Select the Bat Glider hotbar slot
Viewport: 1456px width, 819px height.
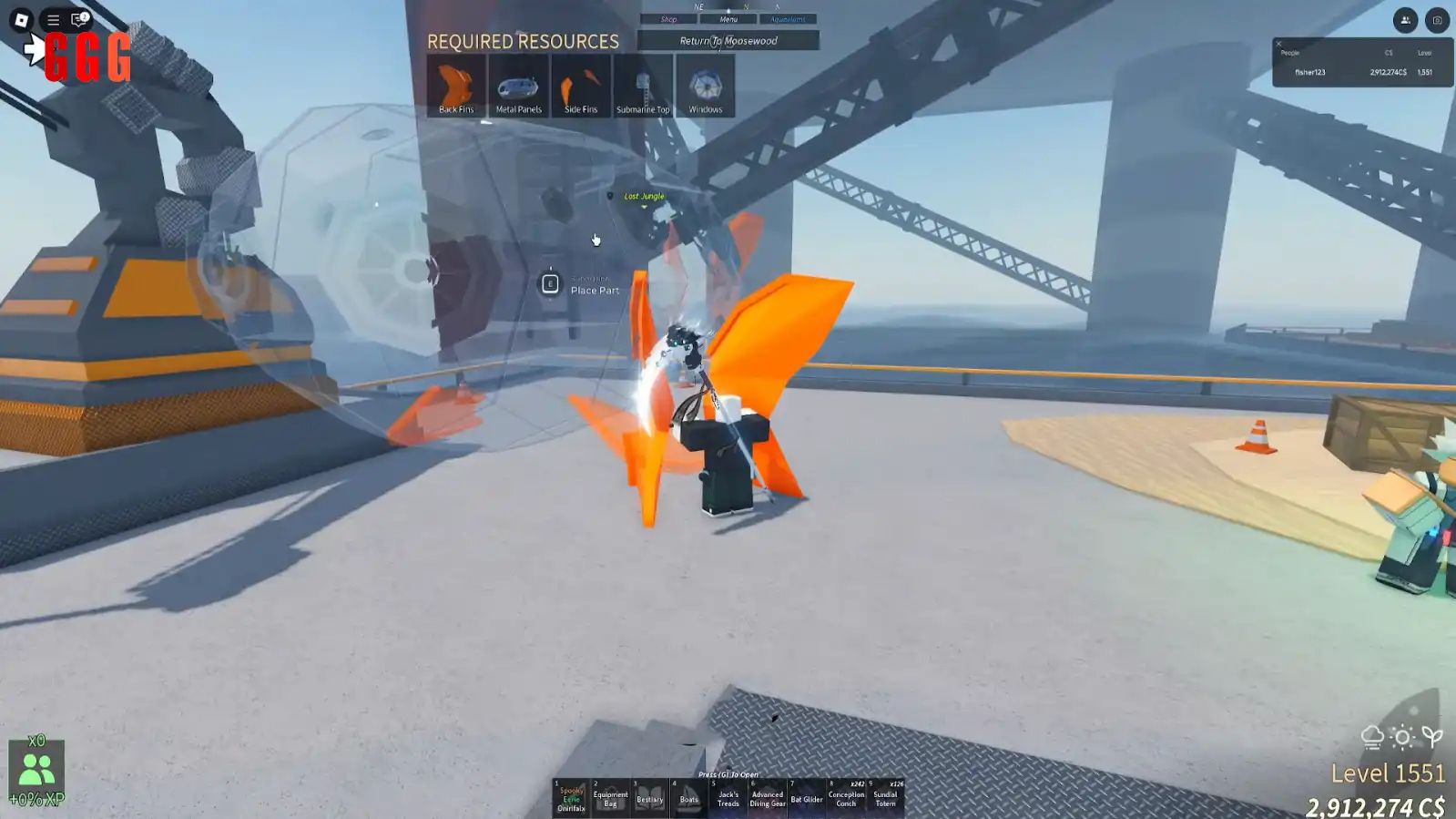pyautogui.click(x=806, y=797)
